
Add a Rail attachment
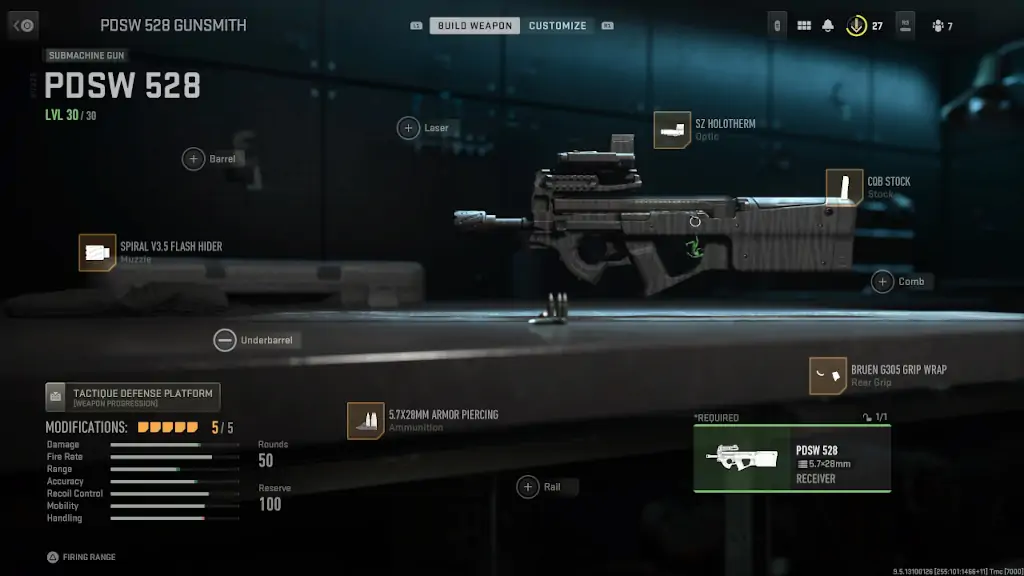pyautogui.click(x=528, y=487)
